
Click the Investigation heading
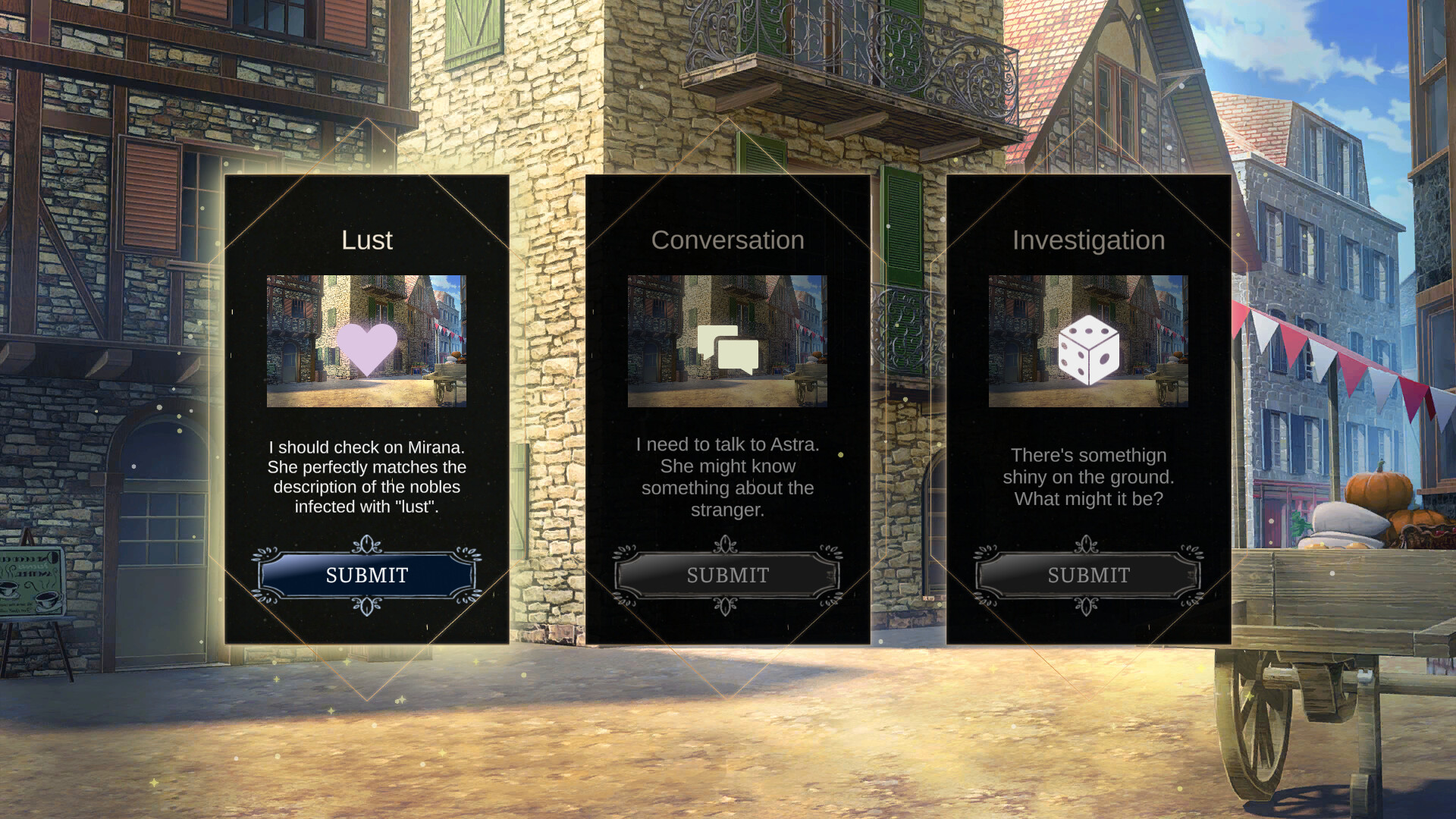[x=1090, y=240]
